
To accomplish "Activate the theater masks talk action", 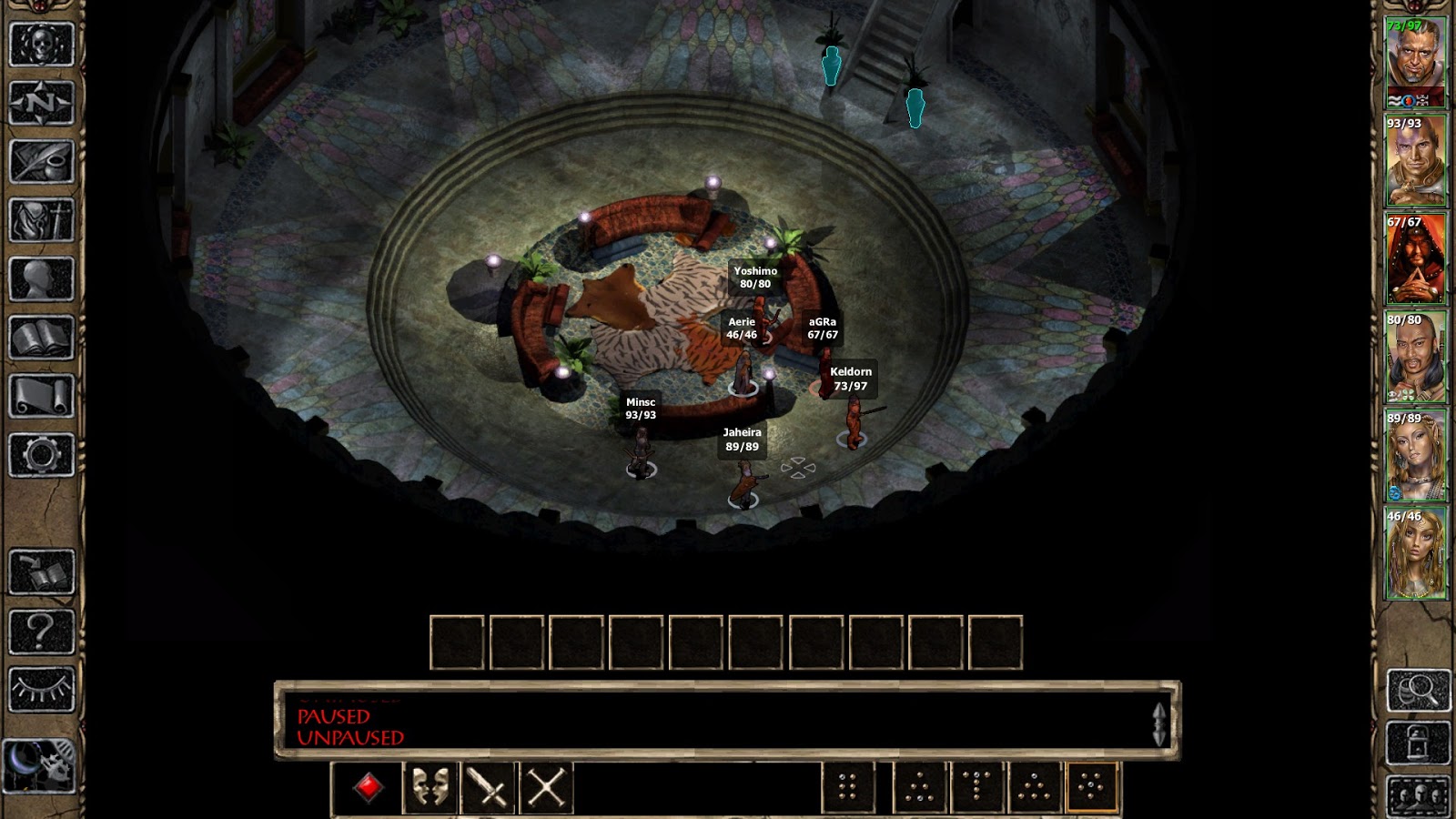I will tap(430, 787).
